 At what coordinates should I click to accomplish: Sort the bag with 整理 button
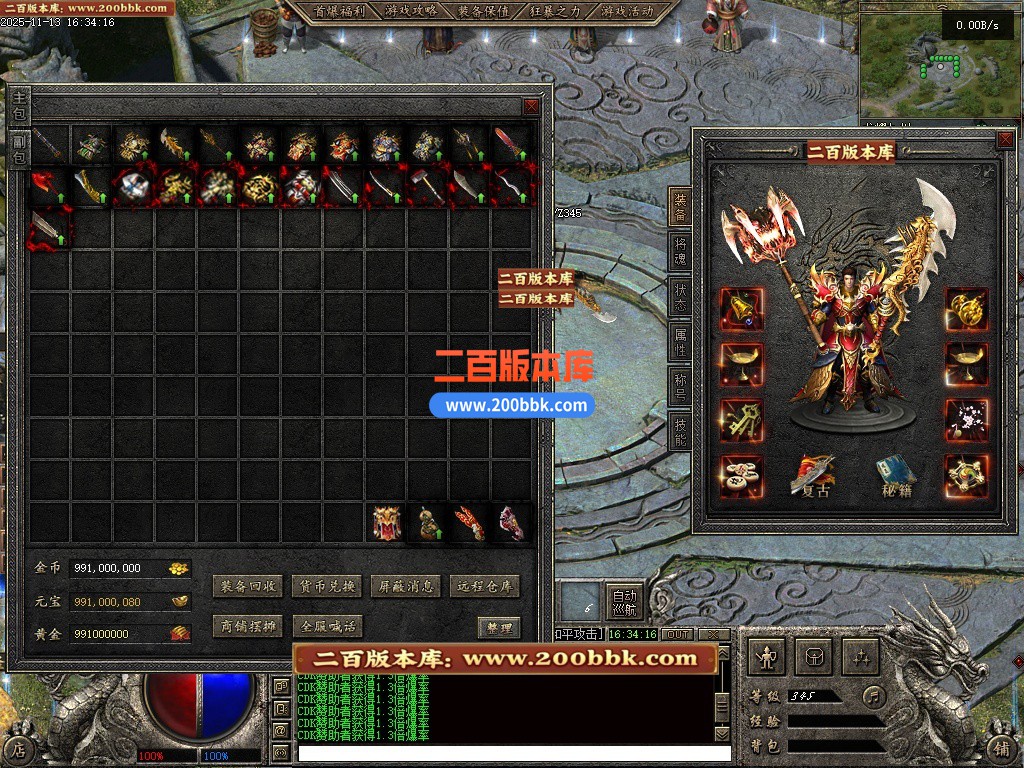pyautogui.click(x=498, y=628)
